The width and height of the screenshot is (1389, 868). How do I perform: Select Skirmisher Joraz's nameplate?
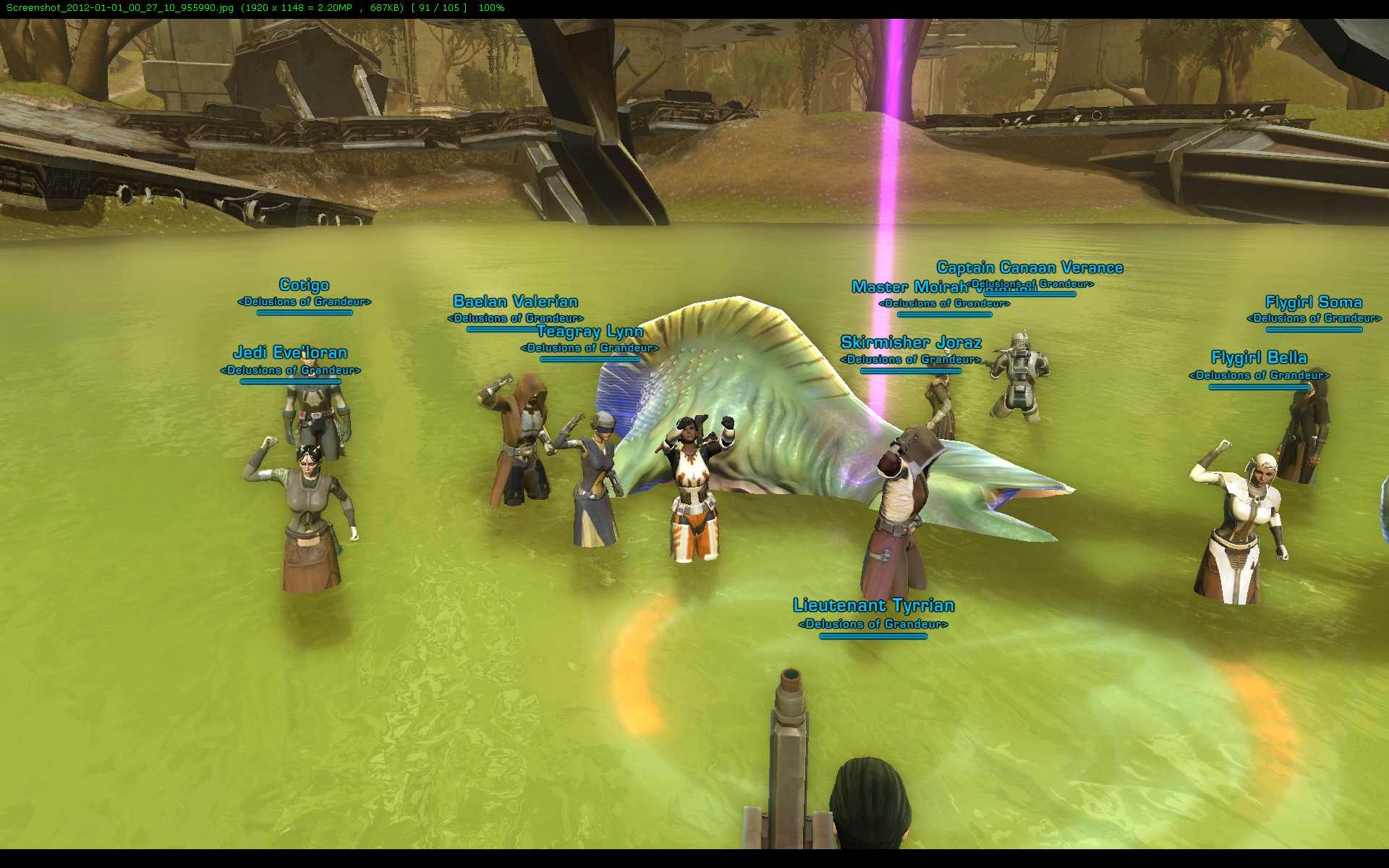[911, 343]
